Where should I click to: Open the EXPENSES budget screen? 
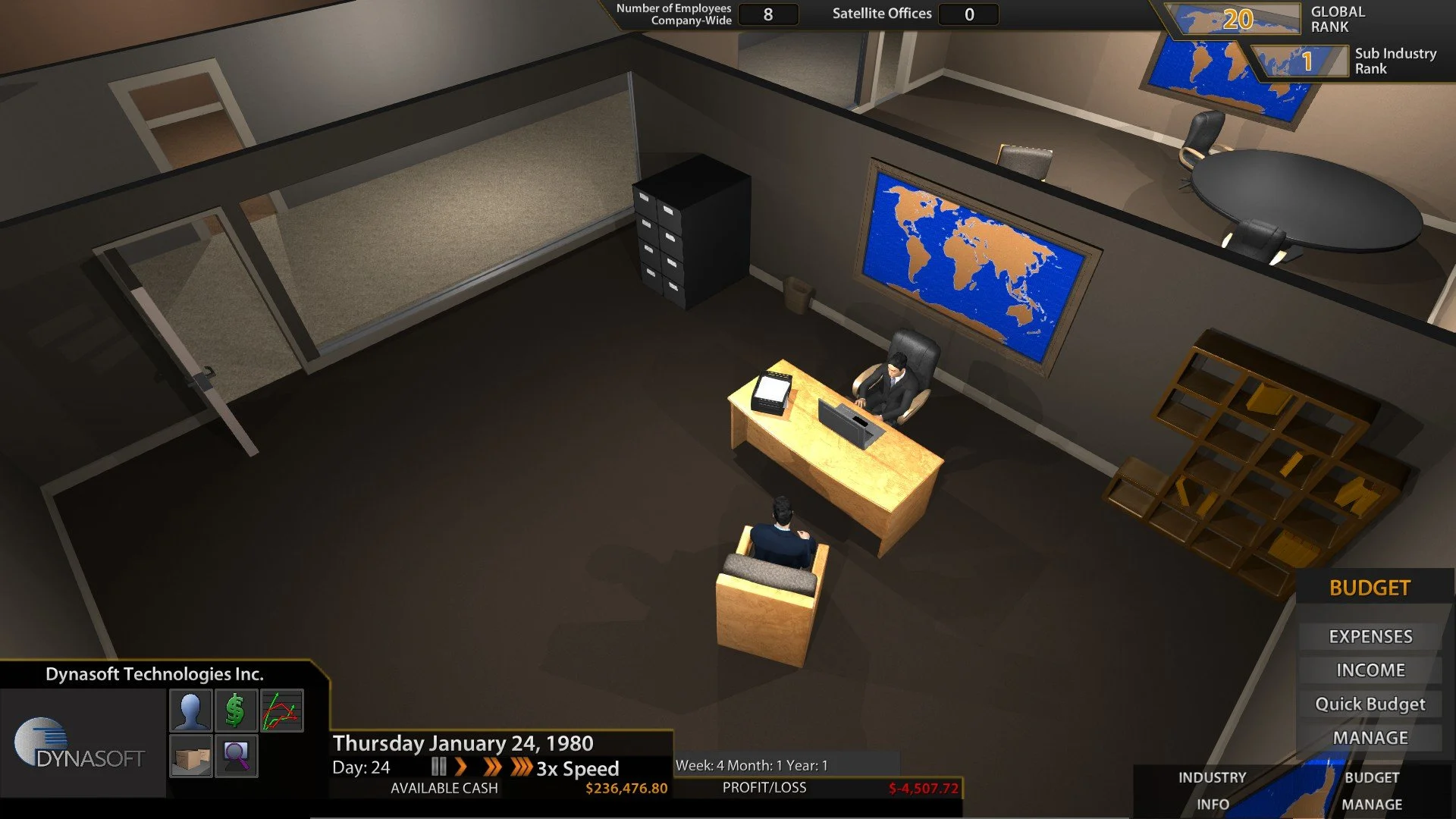click(1370, 636)
